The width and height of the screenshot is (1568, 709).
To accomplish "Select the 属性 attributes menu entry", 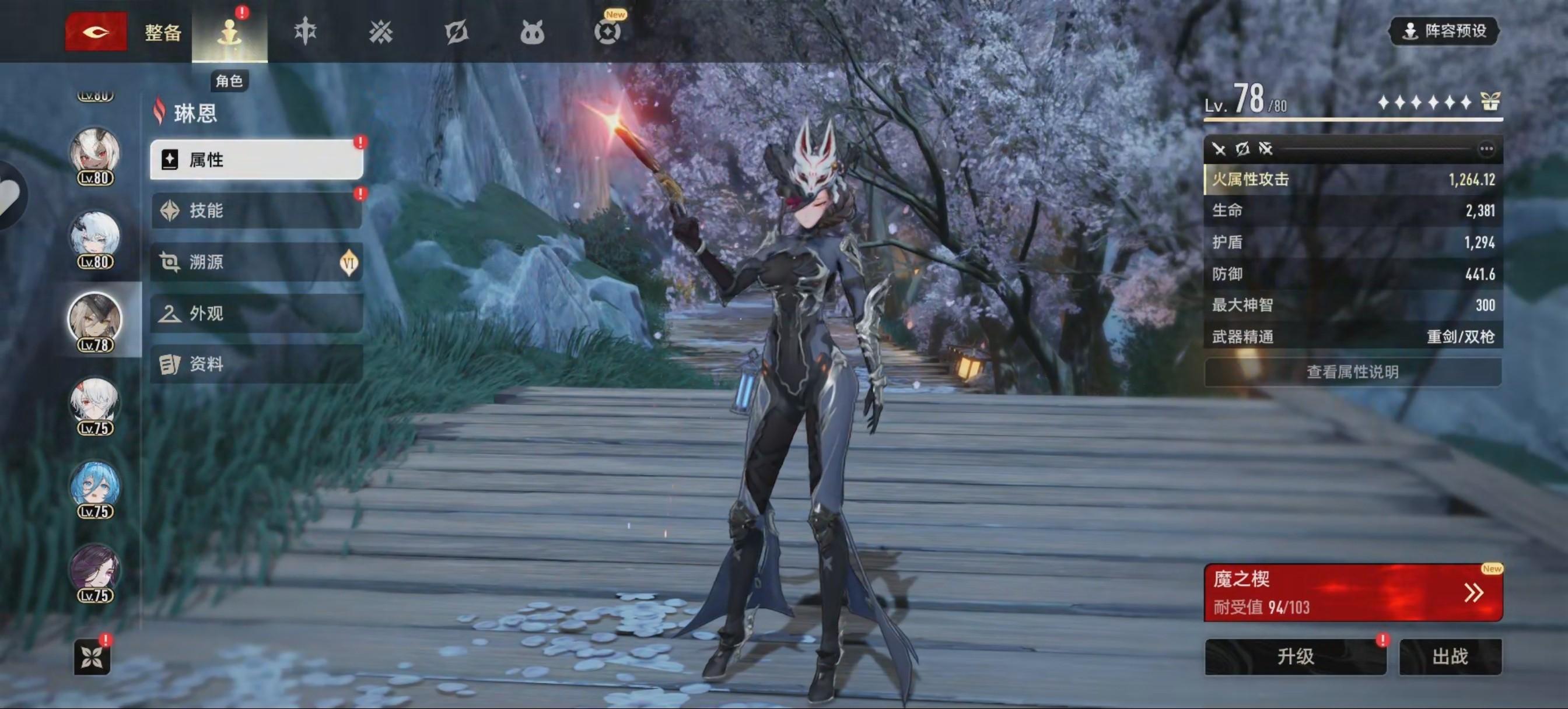I will (256, 159).
